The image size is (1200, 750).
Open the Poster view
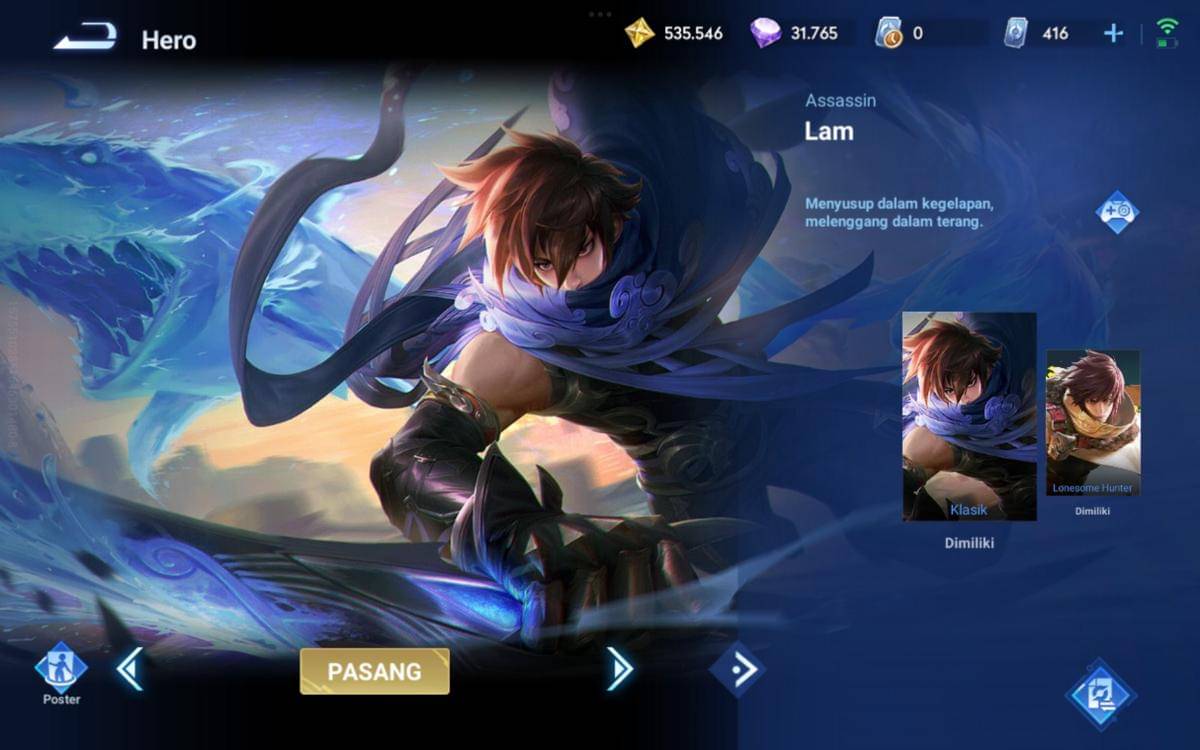click(61, 669)
